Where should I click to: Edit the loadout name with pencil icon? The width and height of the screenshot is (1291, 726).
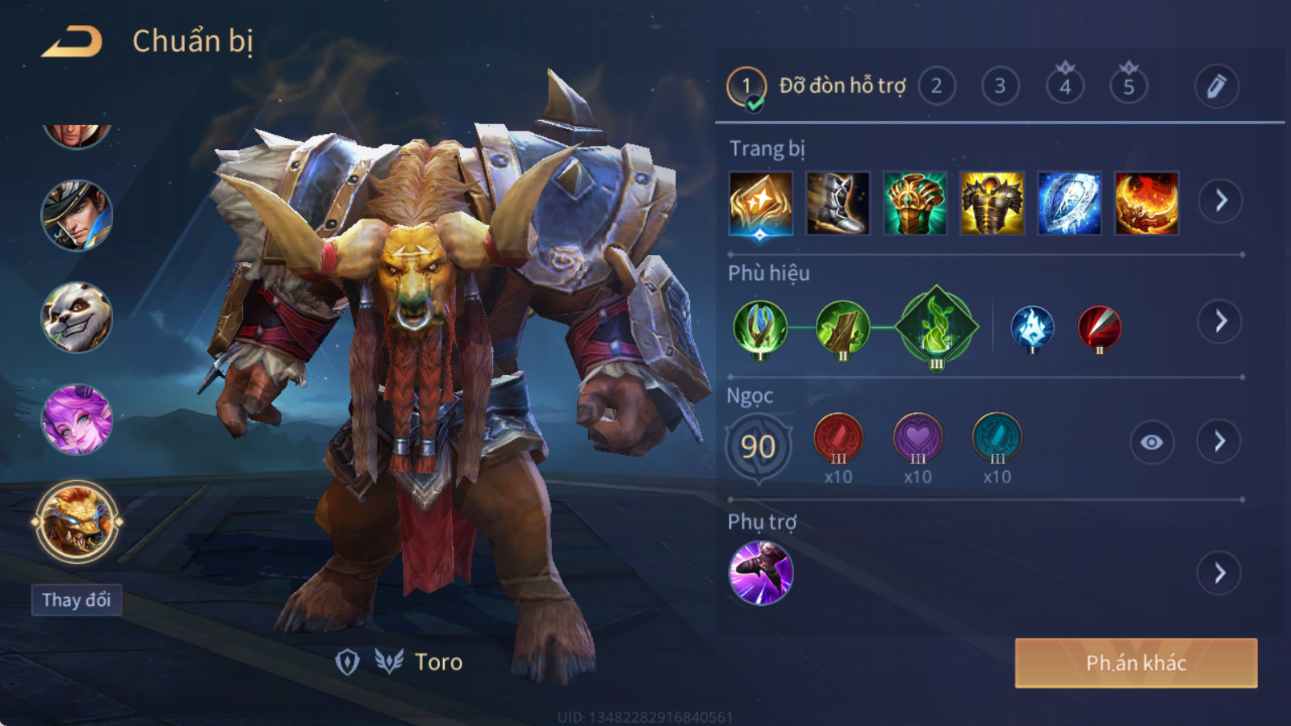tap(1216, 86)
